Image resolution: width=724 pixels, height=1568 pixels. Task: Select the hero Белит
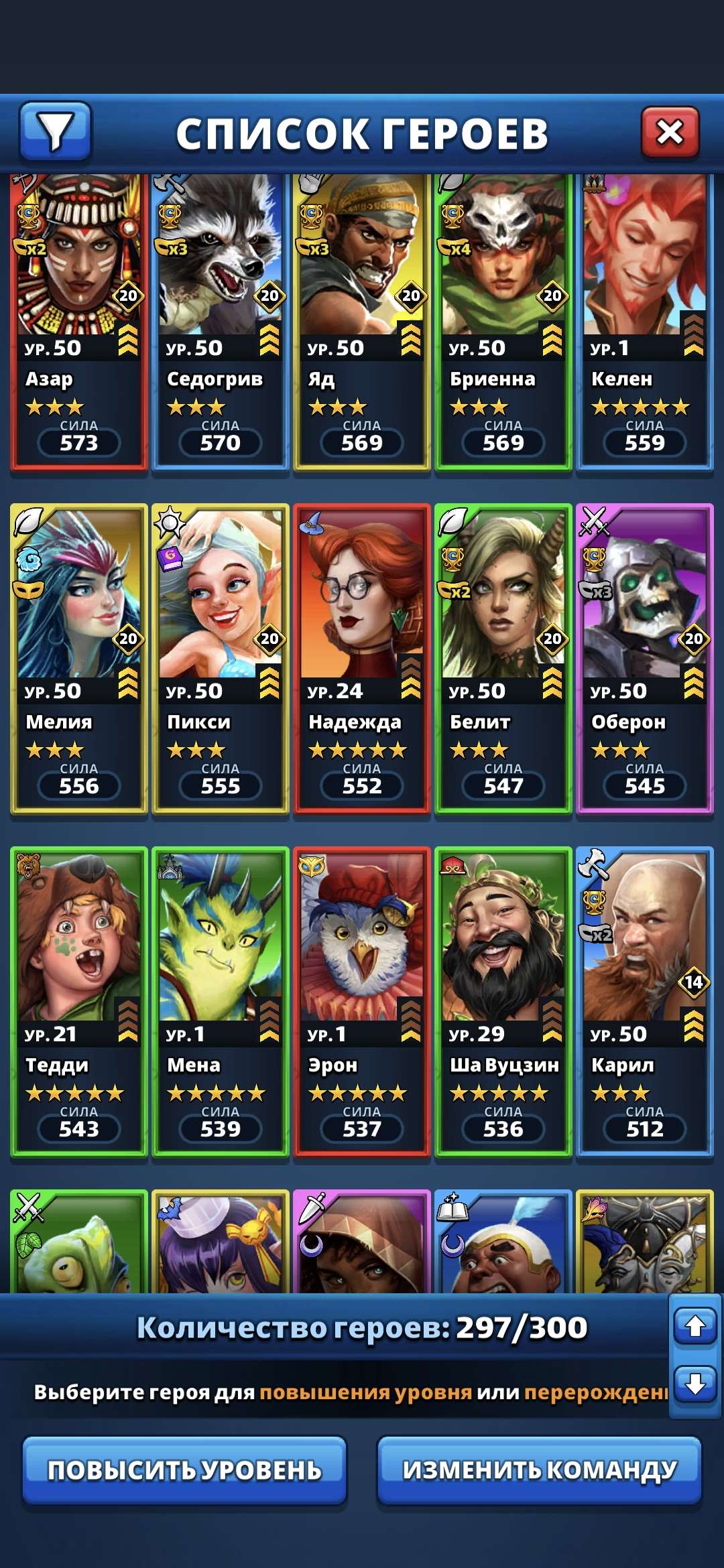coord(503,658)
